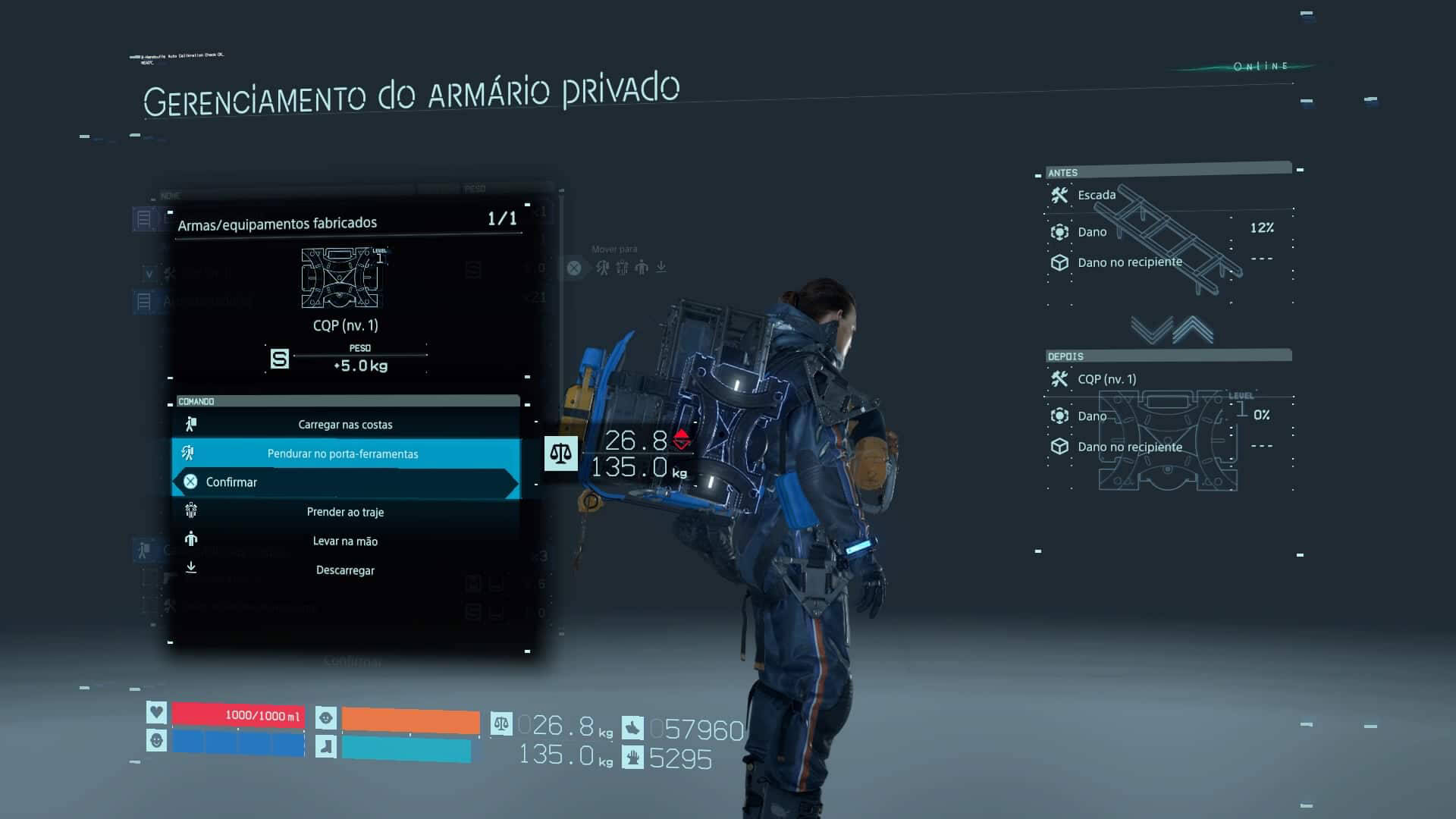The image size is (1456, 819).
Task: Select the Carregar nas costas command
Action: [345, 424]
